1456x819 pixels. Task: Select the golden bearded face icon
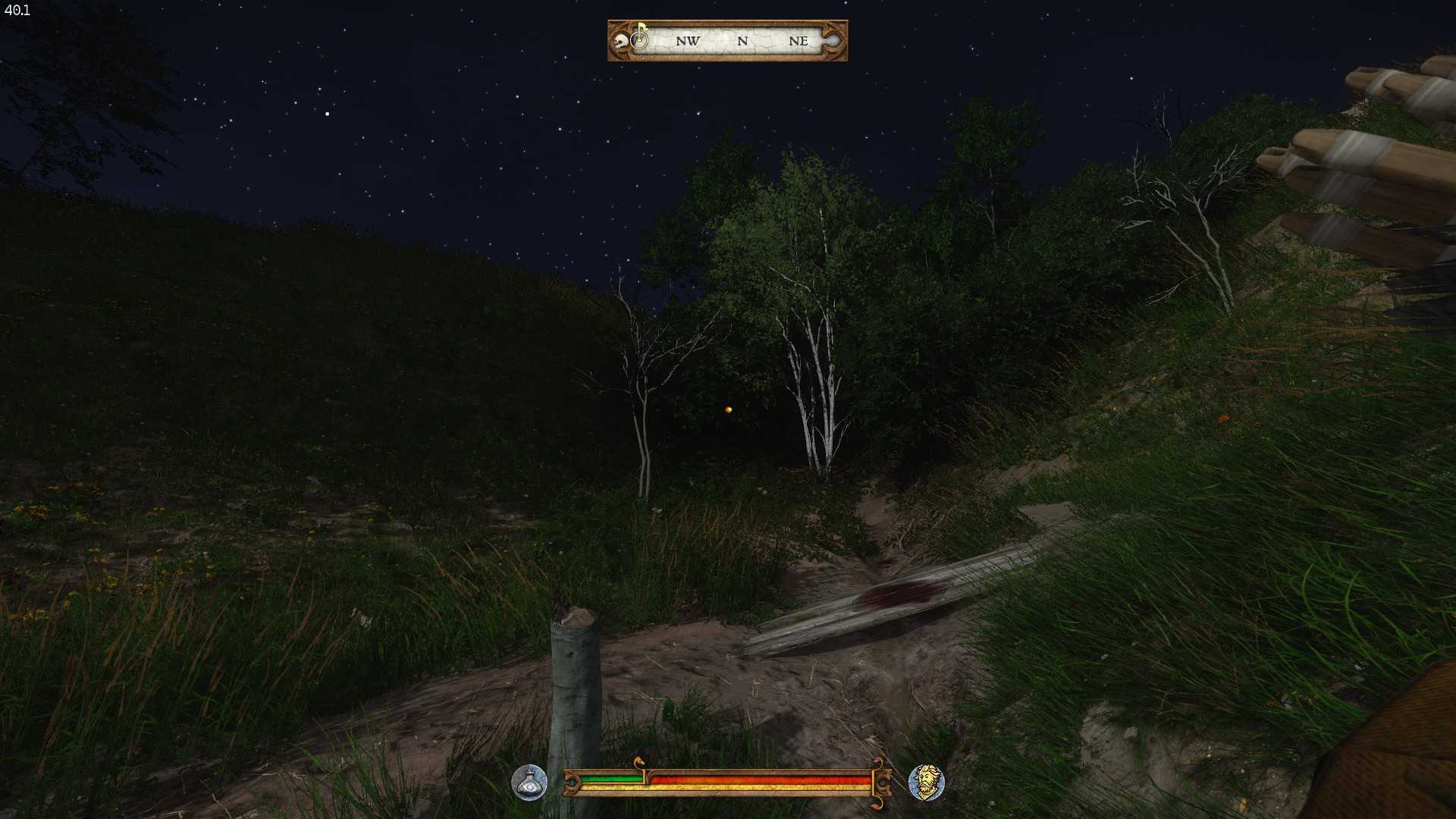coord(926,783)
